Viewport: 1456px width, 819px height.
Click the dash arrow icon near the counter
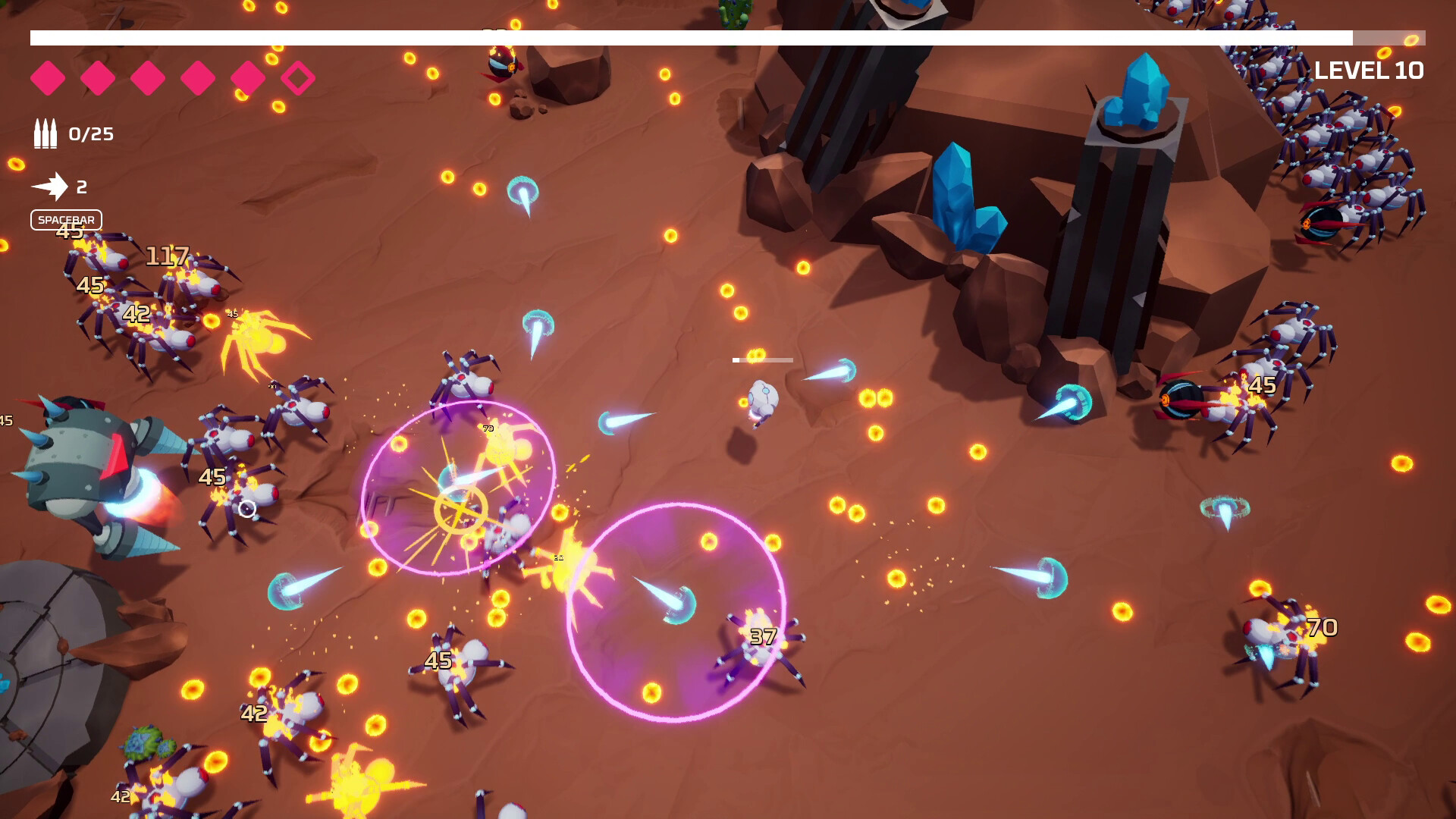pos(52,186)
